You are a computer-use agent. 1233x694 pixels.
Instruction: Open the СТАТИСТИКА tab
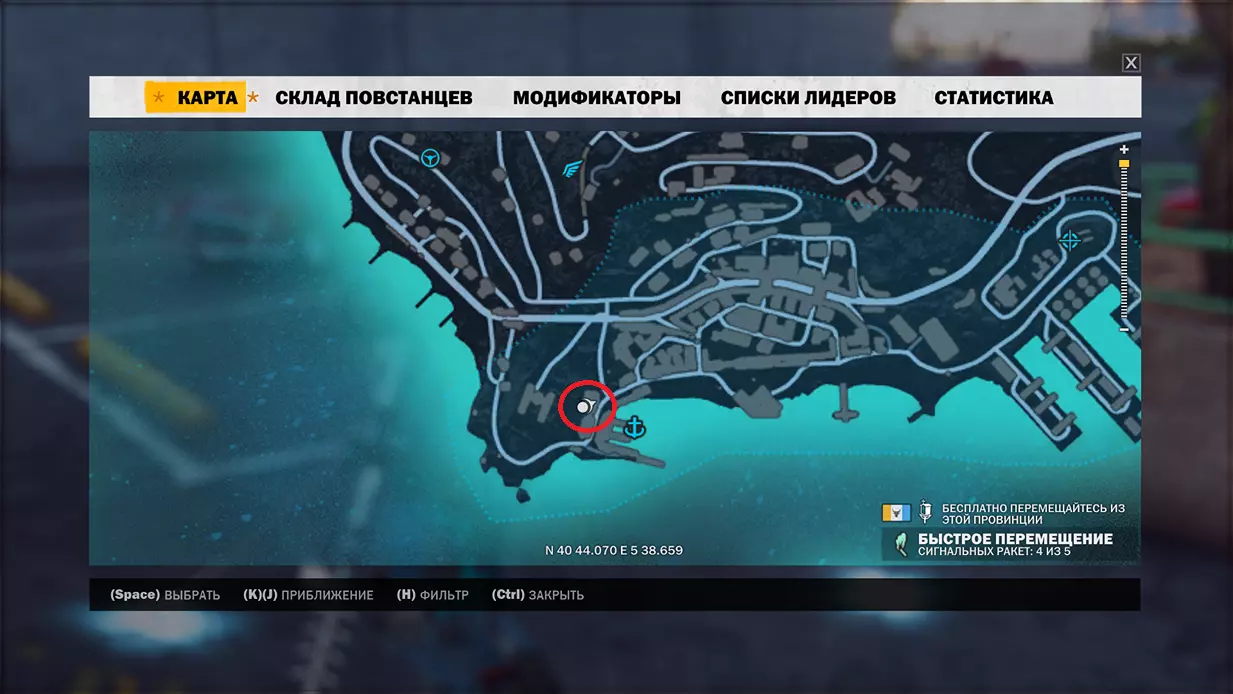point(993,98)
